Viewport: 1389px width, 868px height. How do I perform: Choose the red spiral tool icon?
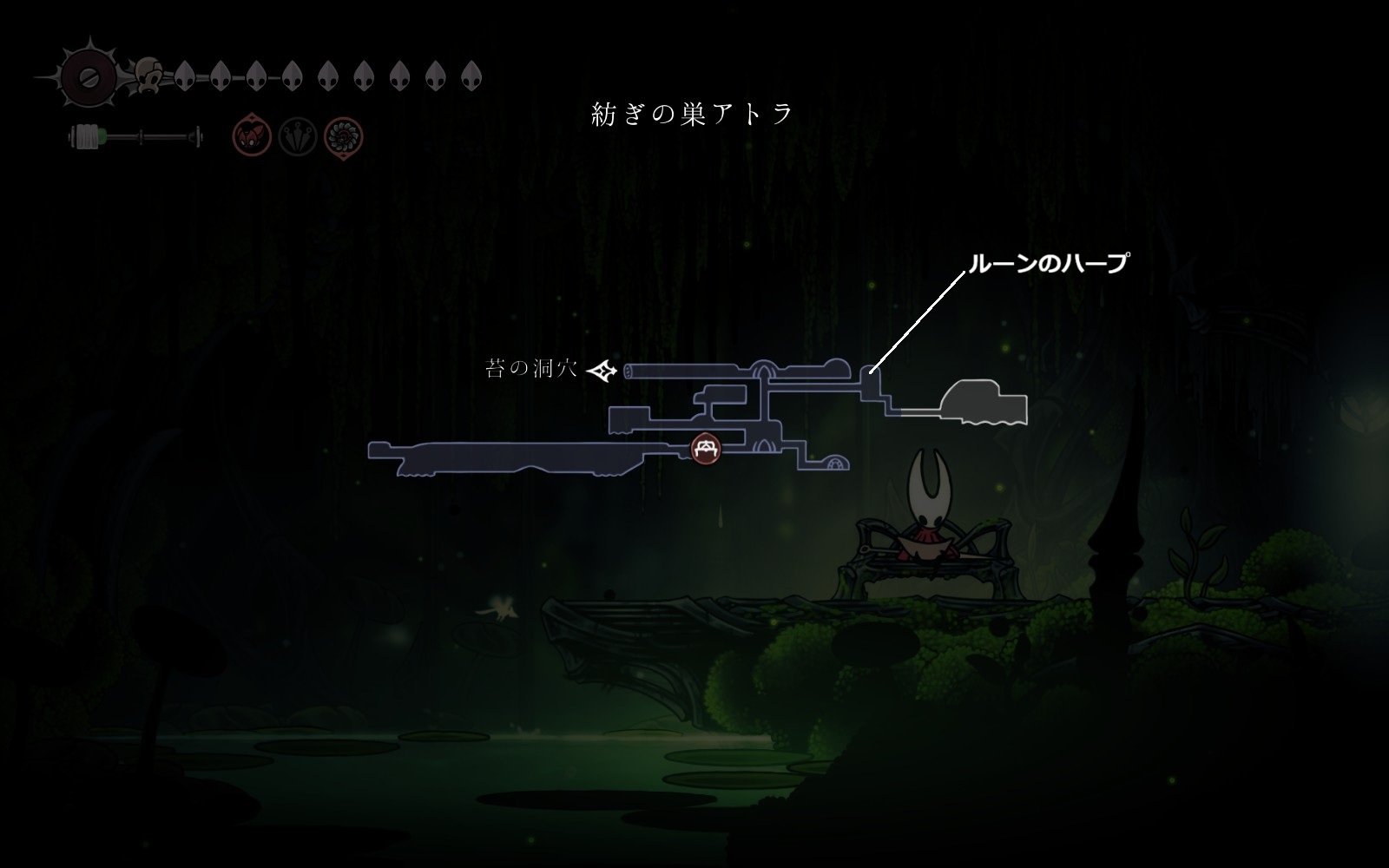coord(343,137)
